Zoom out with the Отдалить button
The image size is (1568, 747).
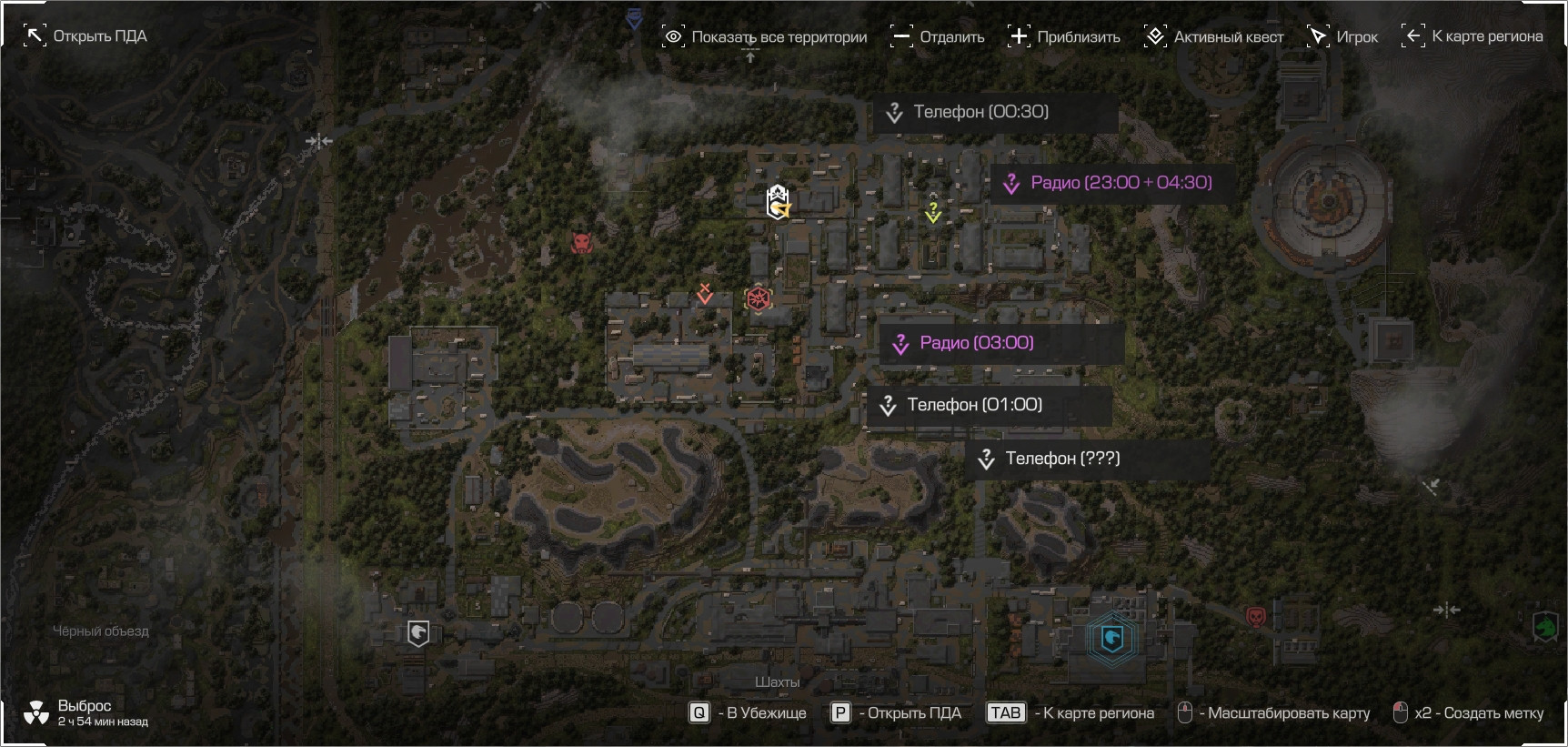point(938,37)
